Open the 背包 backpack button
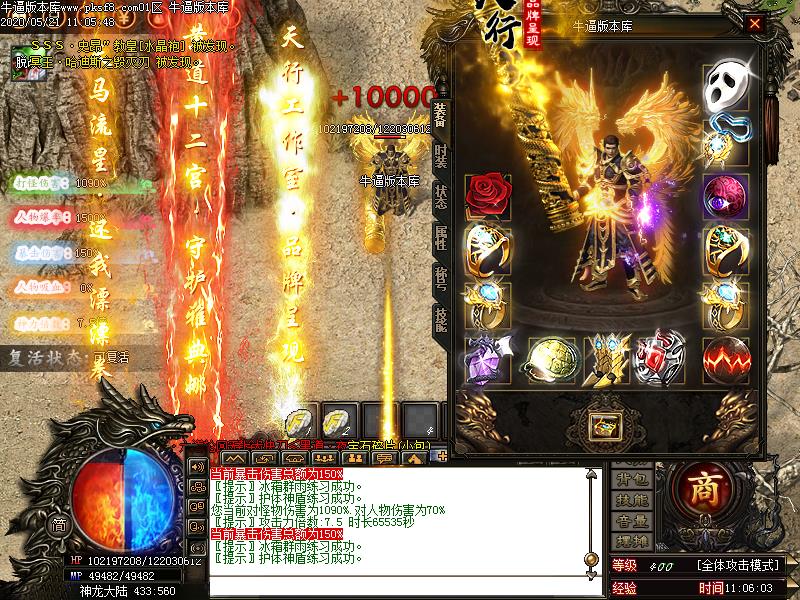 (x=630, y=481)
